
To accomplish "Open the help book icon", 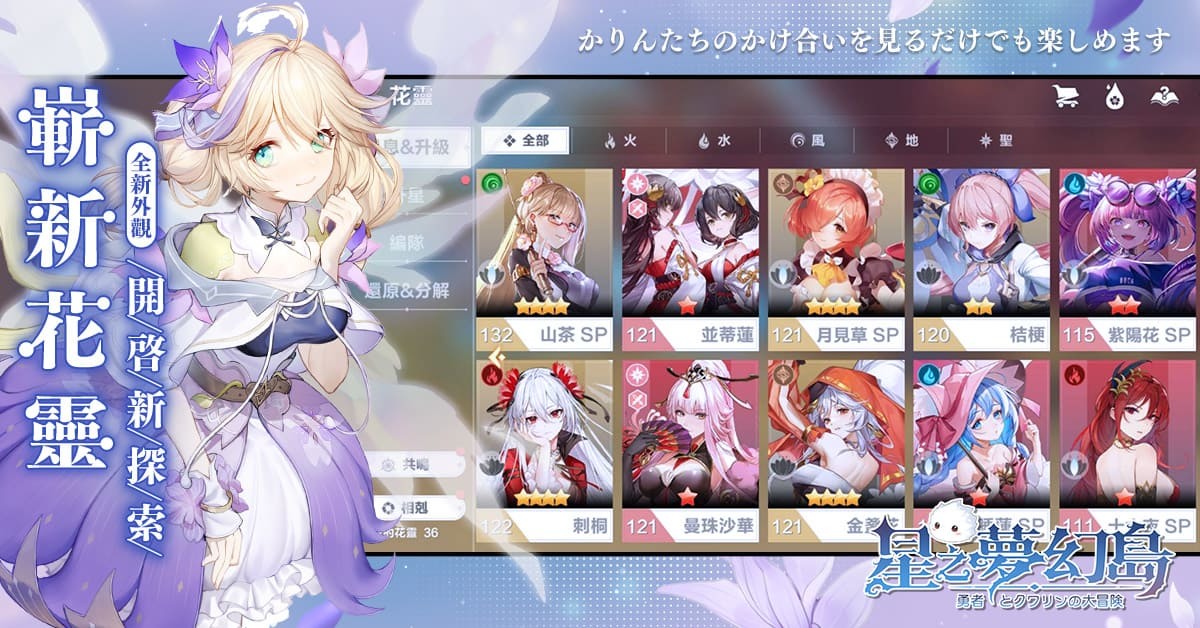I will coord(1164,97).
